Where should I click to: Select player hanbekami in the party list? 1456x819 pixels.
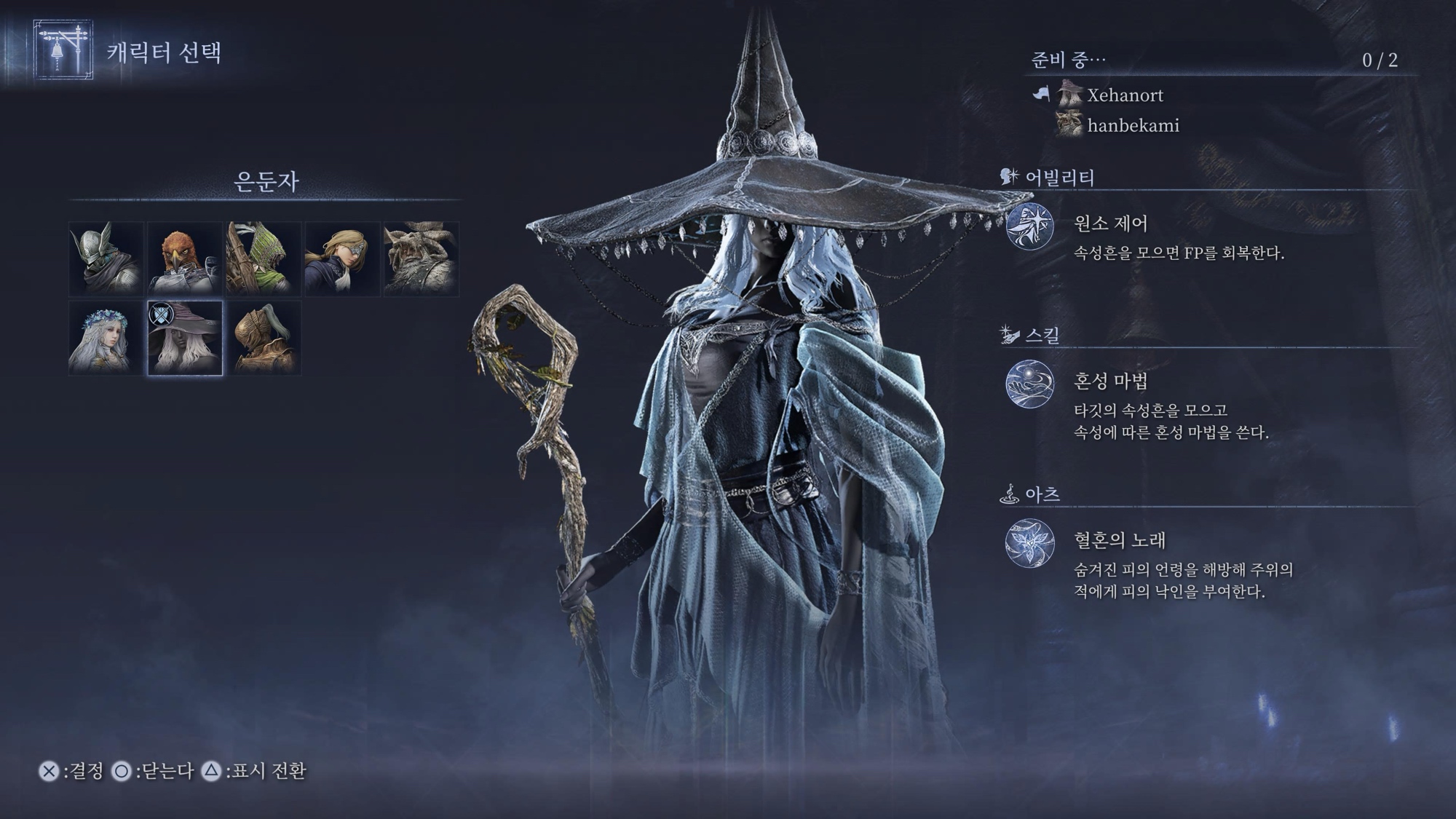[x=1132, y=126]
